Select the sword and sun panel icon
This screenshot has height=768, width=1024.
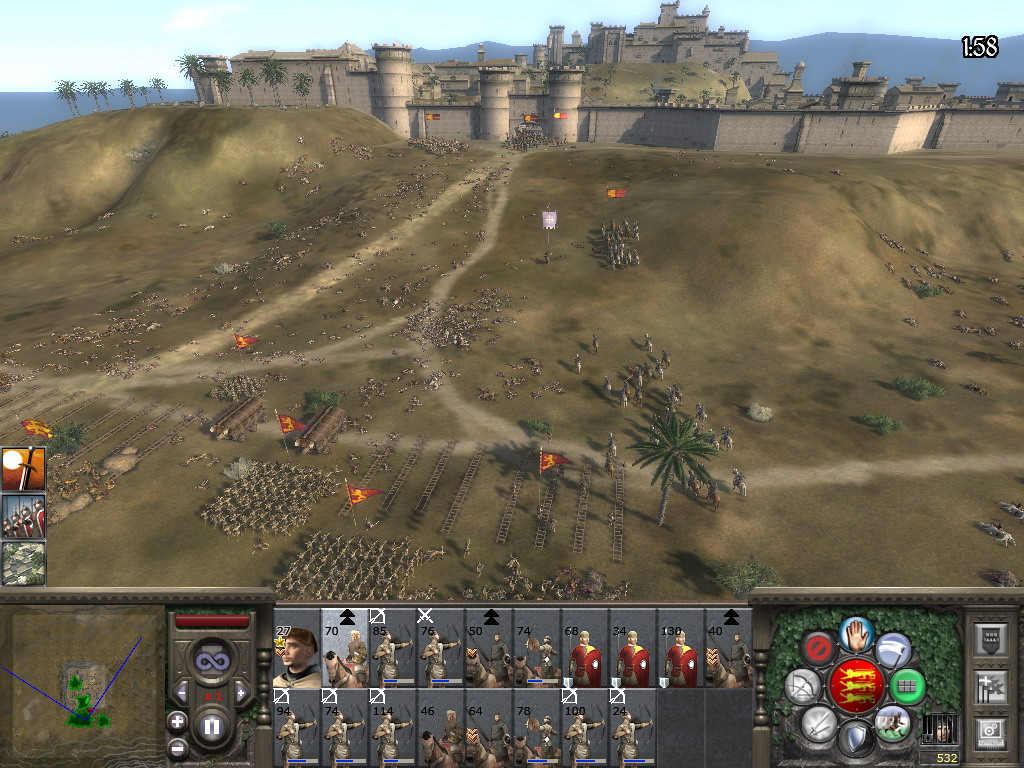pos(22,469)
